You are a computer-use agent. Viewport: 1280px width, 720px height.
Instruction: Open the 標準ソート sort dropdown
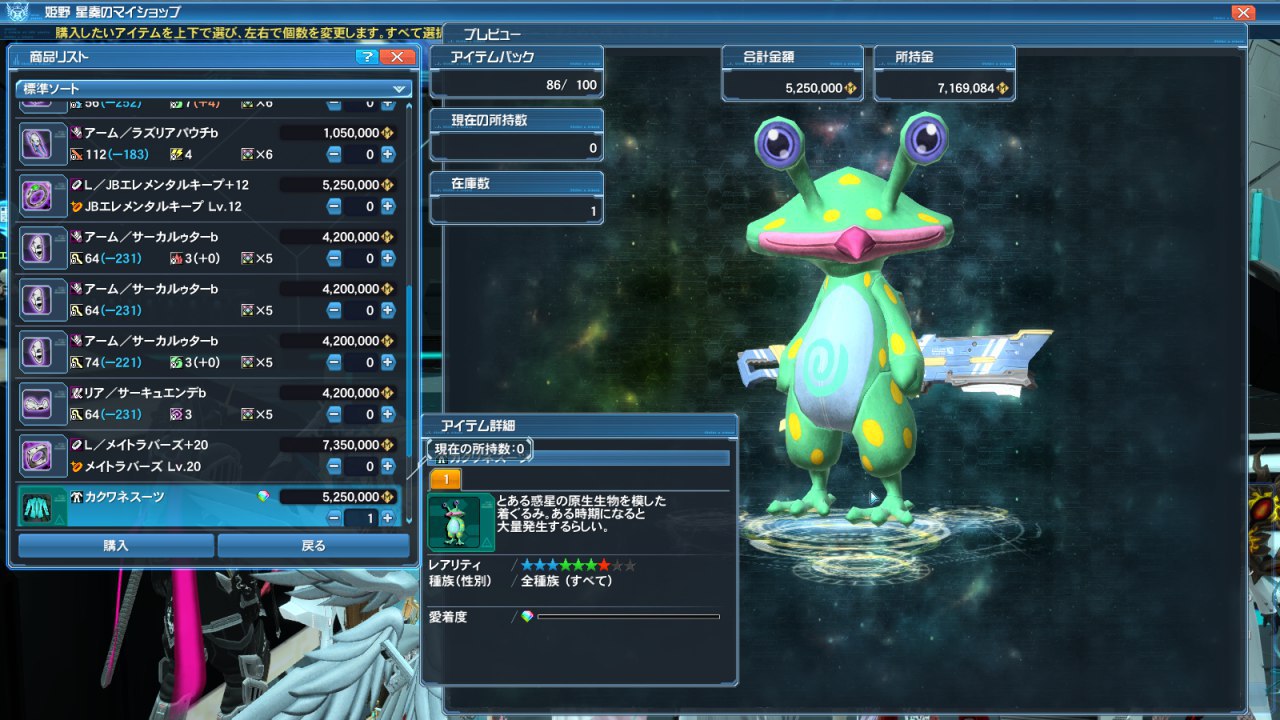(214, 89)
